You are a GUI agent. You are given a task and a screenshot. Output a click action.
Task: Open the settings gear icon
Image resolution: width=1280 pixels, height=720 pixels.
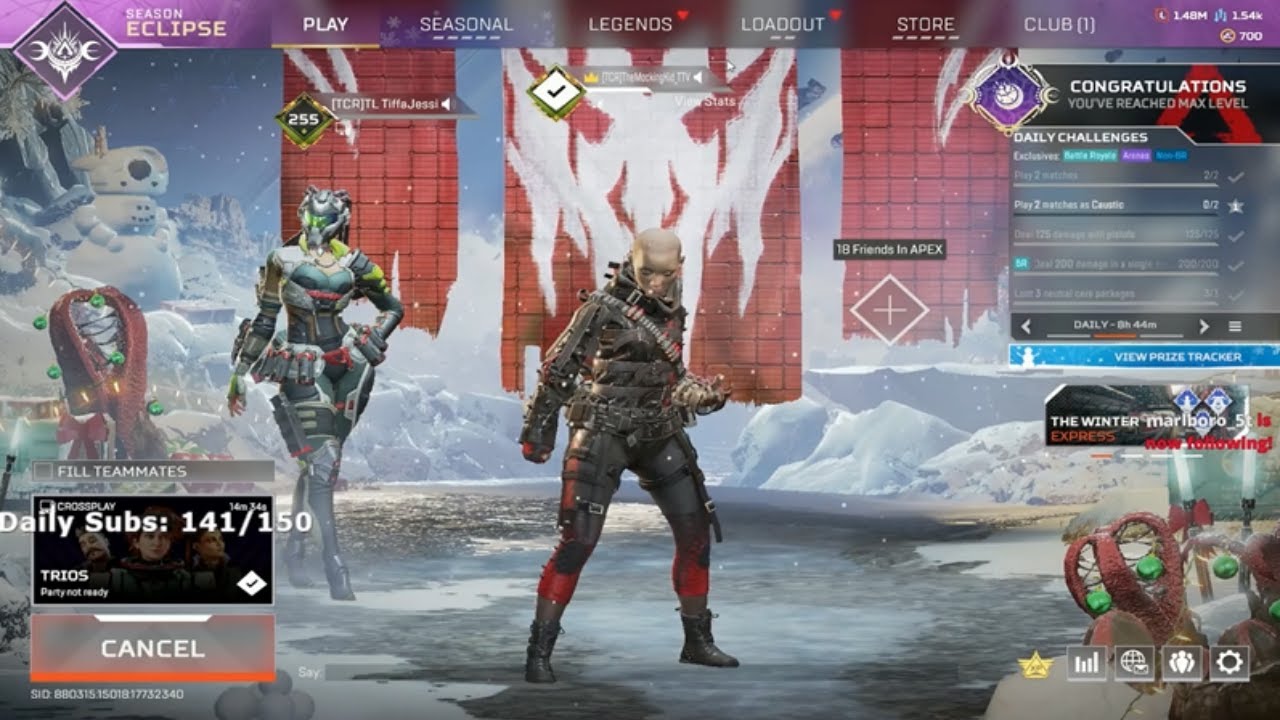coord(1228,663)
